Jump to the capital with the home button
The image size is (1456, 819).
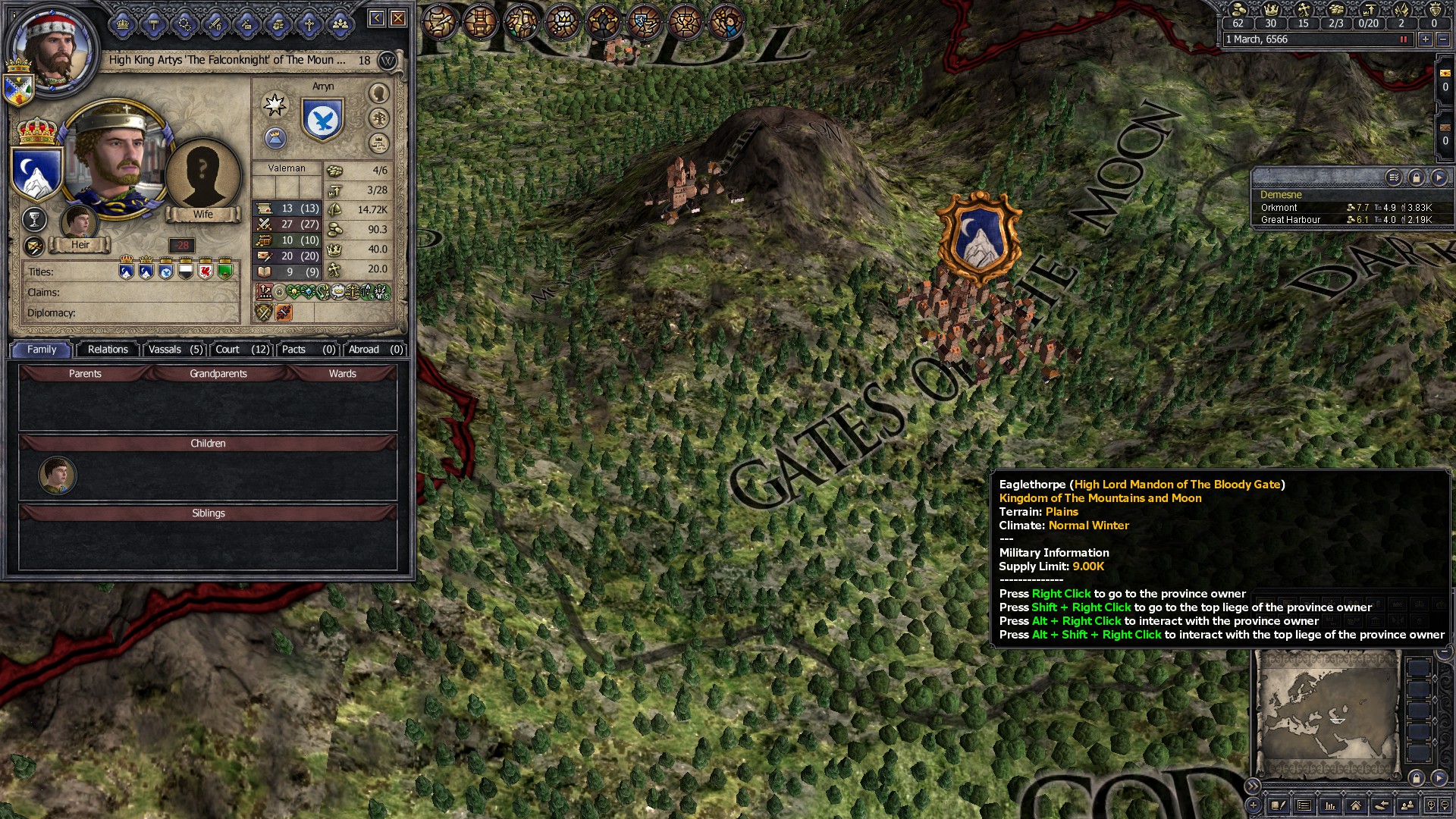[1355, 805]
